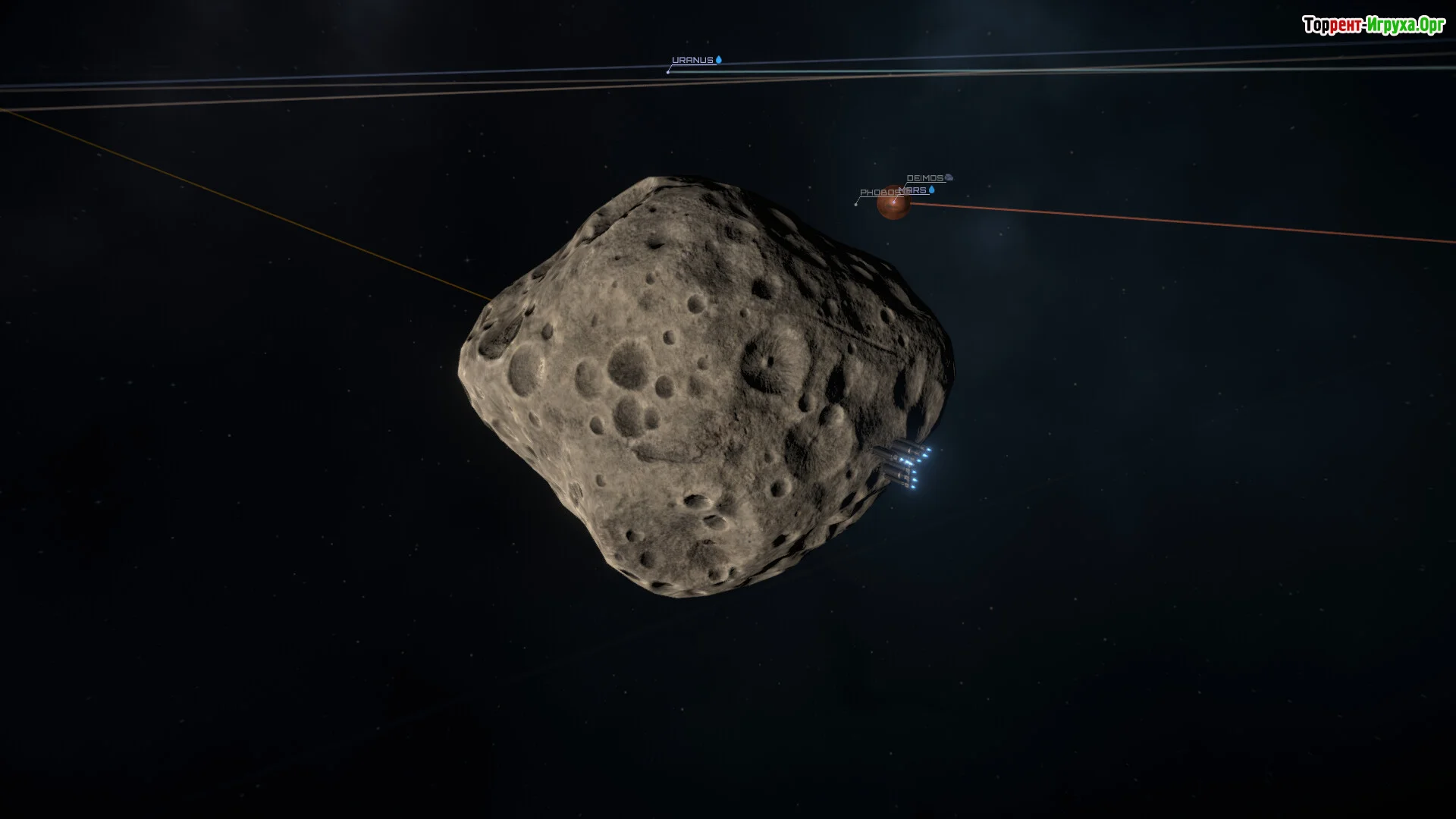The width and height of the screenshot is (1456, 819).
Task: Click the Mars planet label
Action: pos(916,190)
